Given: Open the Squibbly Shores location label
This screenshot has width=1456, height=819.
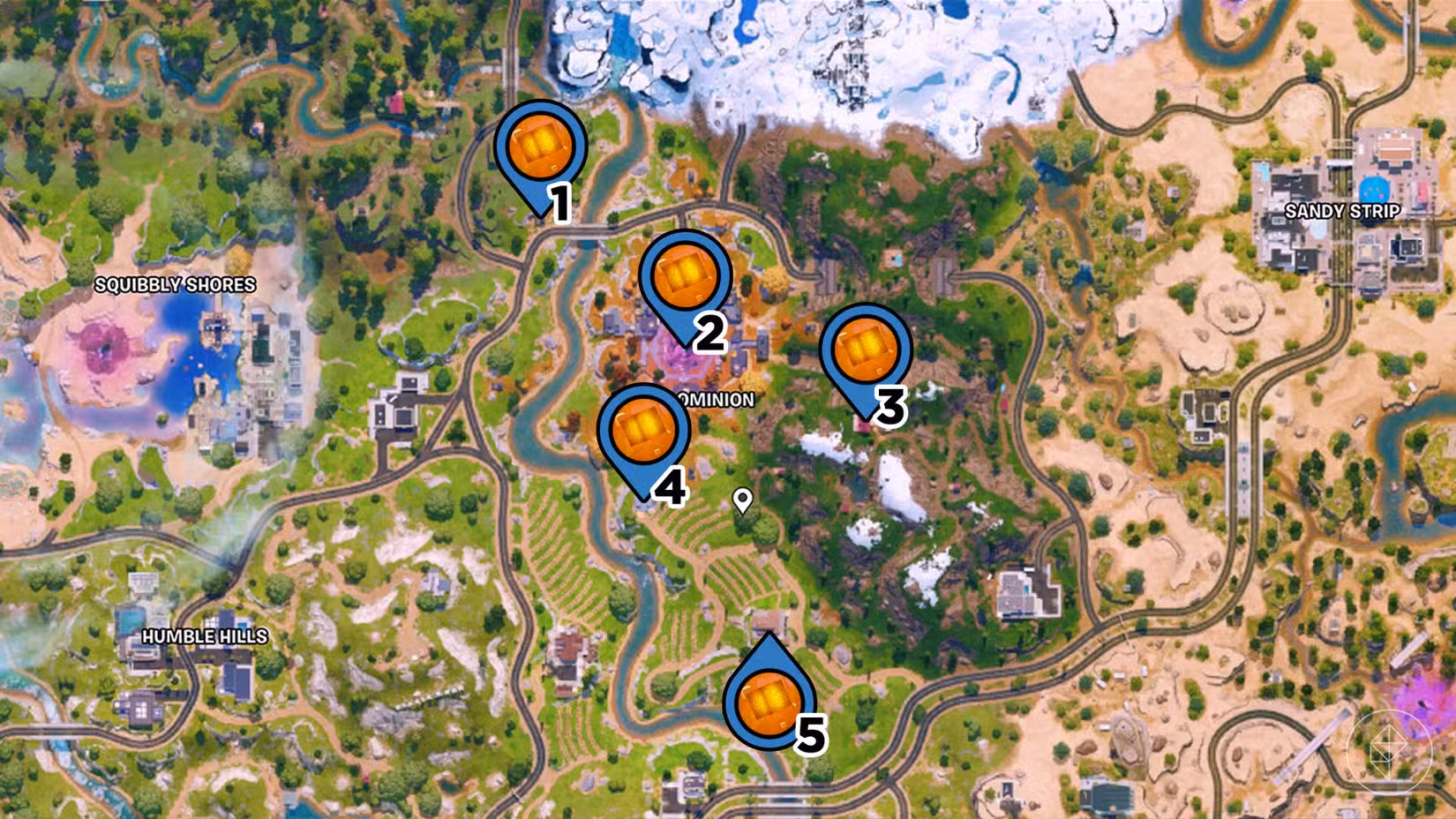Looking at the screenshot, I should (175, 284).
